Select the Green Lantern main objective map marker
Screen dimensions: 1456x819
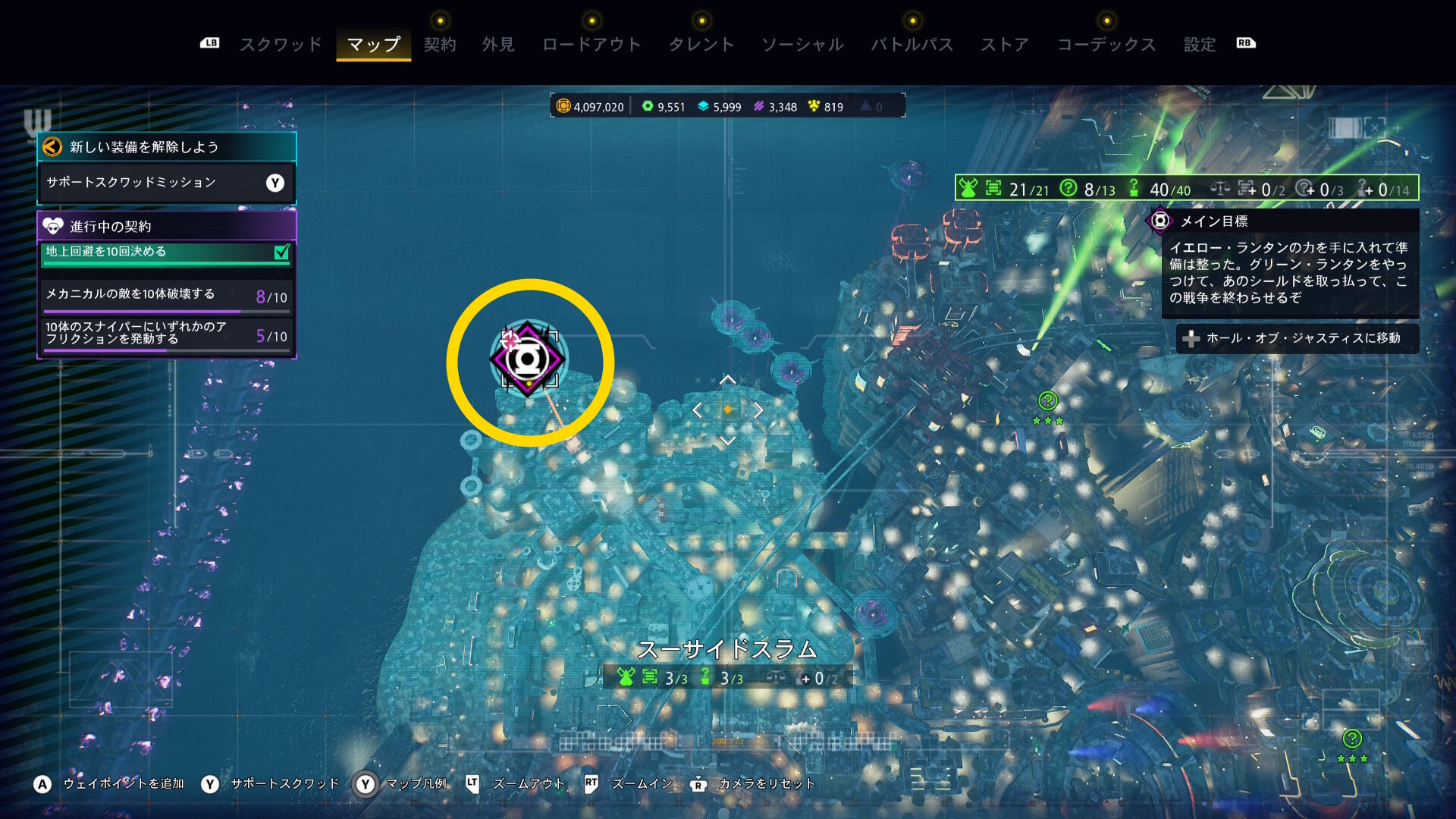pos(527,360)
